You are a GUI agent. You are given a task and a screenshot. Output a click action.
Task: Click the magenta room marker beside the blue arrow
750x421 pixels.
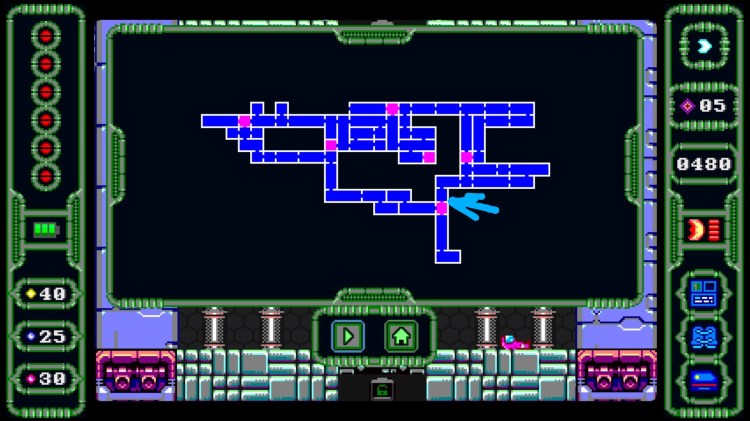click(x=441, y=208)
